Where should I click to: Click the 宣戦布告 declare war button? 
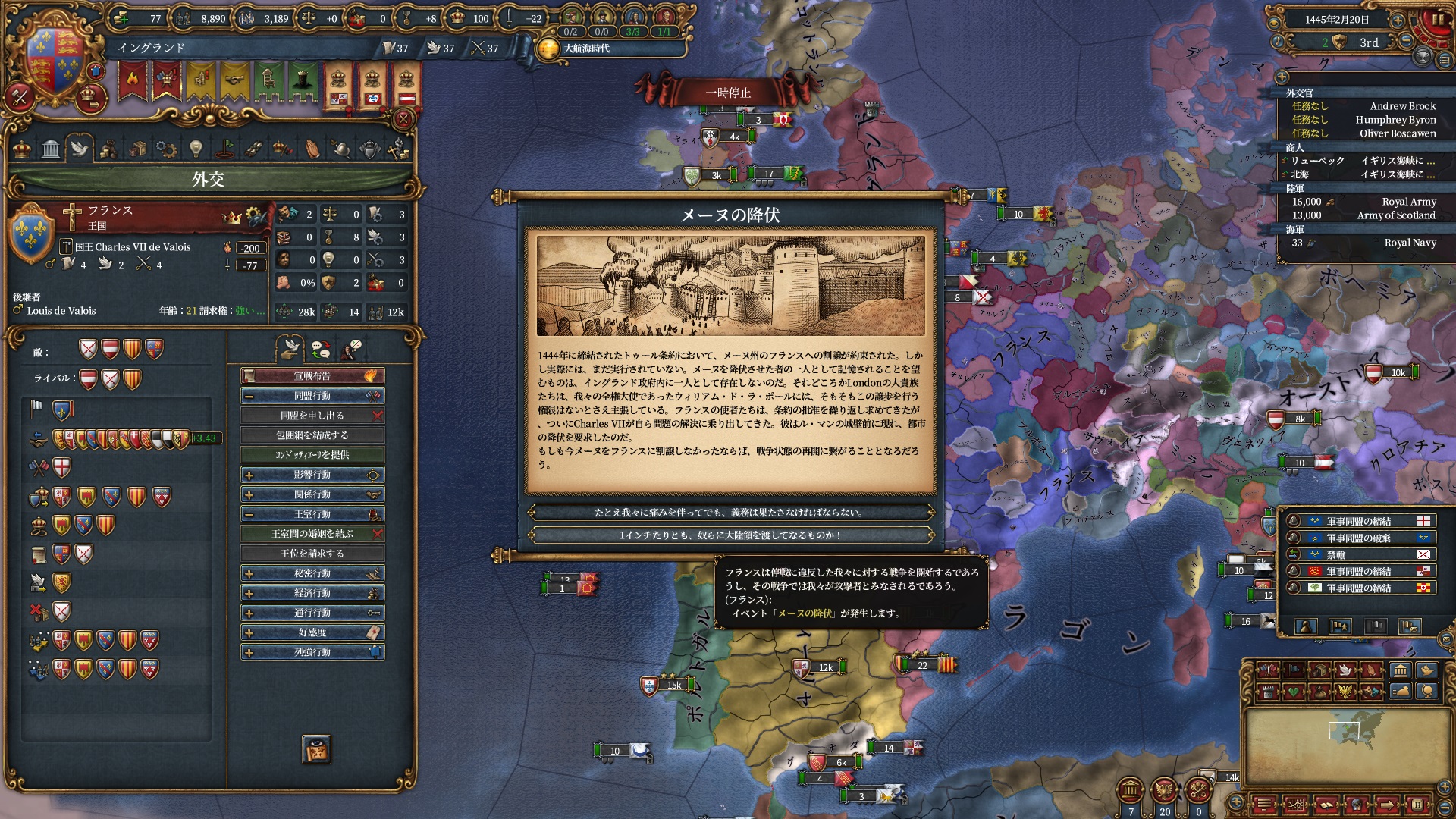[x=312, y=376]
